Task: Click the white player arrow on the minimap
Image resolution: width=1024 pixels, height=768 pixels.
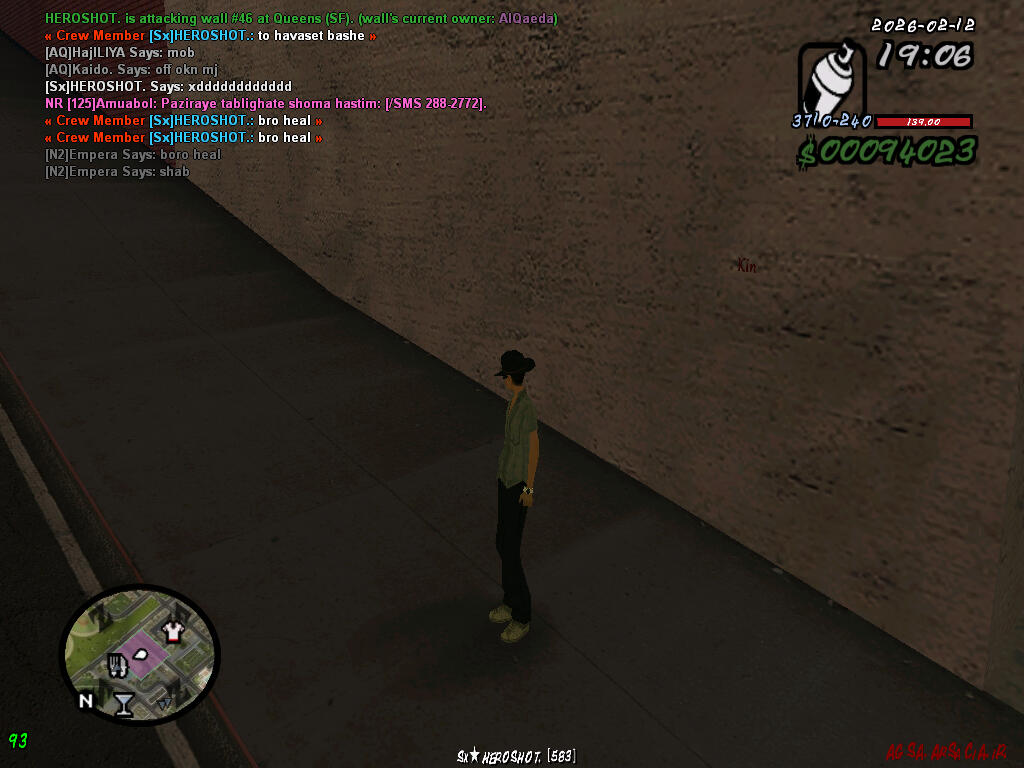Action: [x=141, y=654]
